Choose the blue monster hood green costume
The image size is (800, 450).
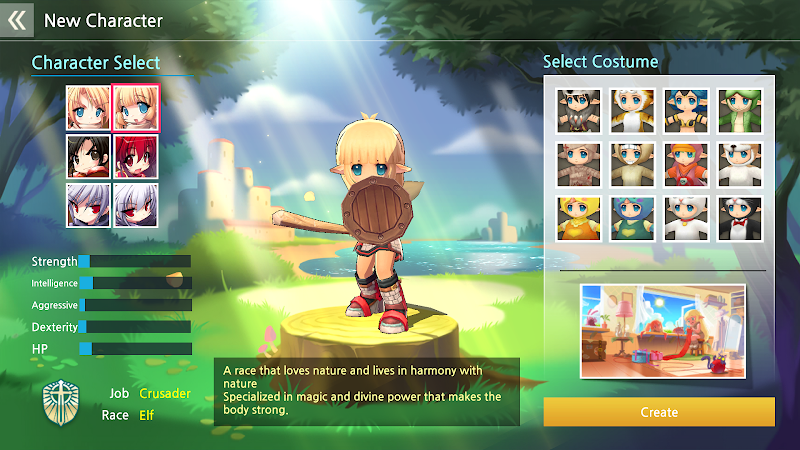click(633, 216)
